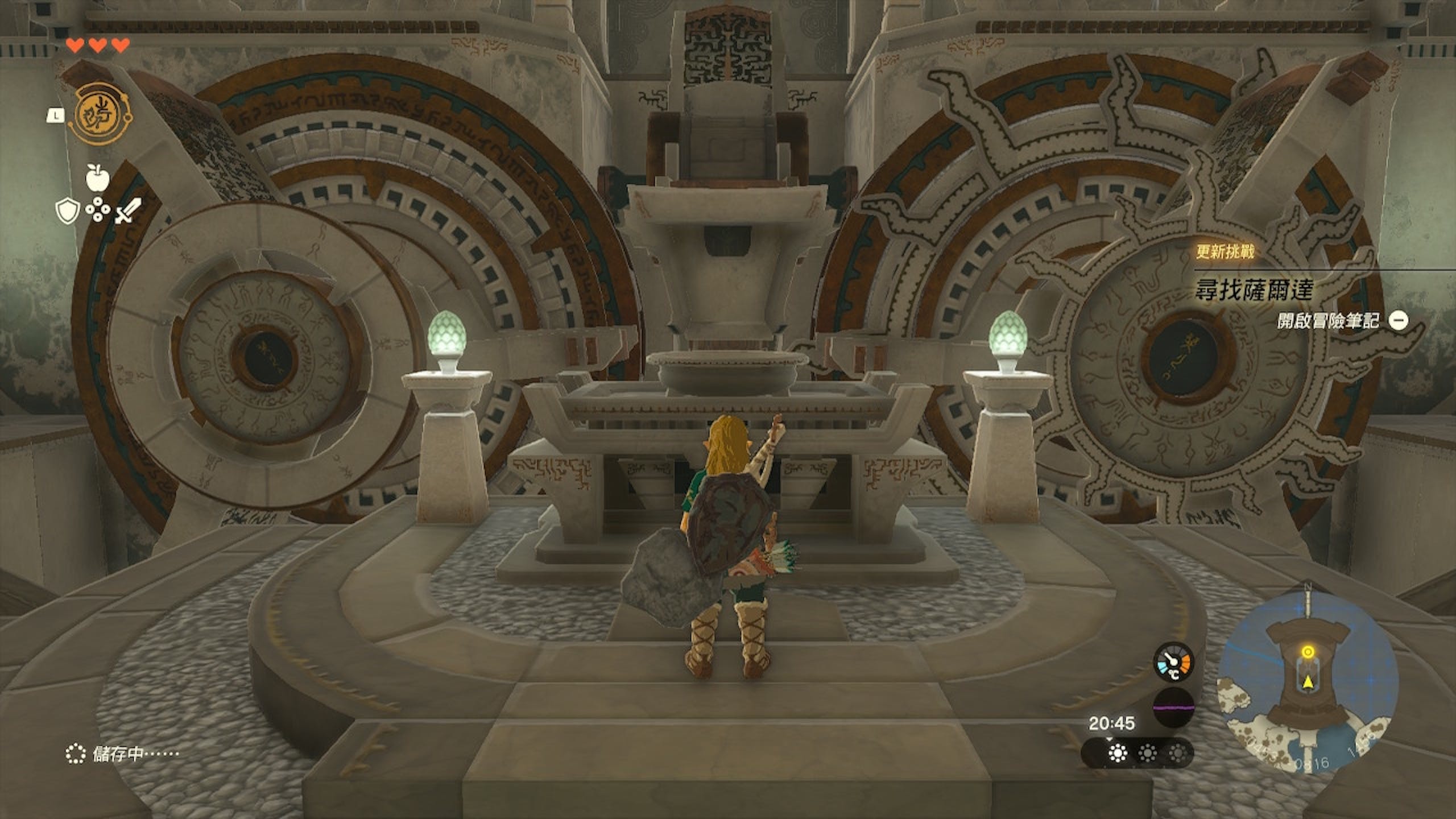Screen dimensions: 1456x819
Task: Select the current weather forecast sun icon
Action: click(x=1118, y=754)
